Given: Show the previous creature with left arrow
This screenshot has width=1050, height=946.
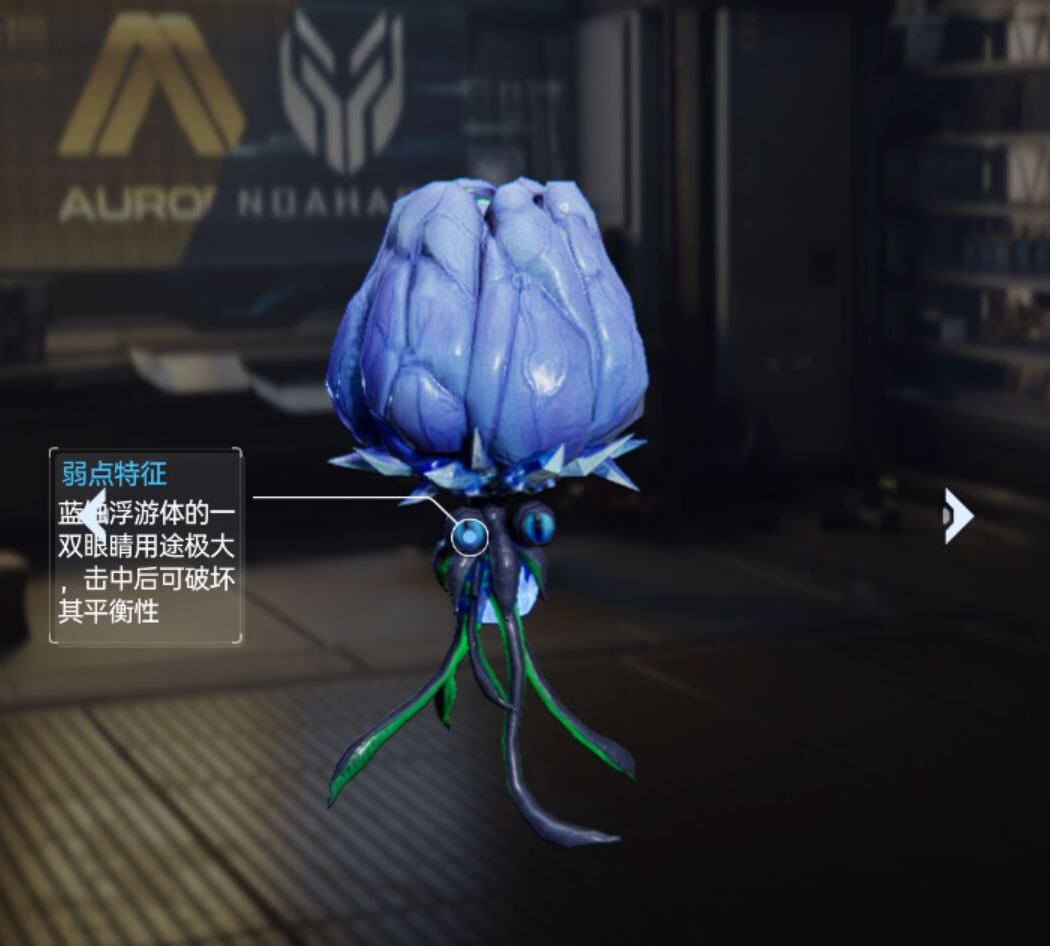Looking at the screenshot, I should [90, 517].
